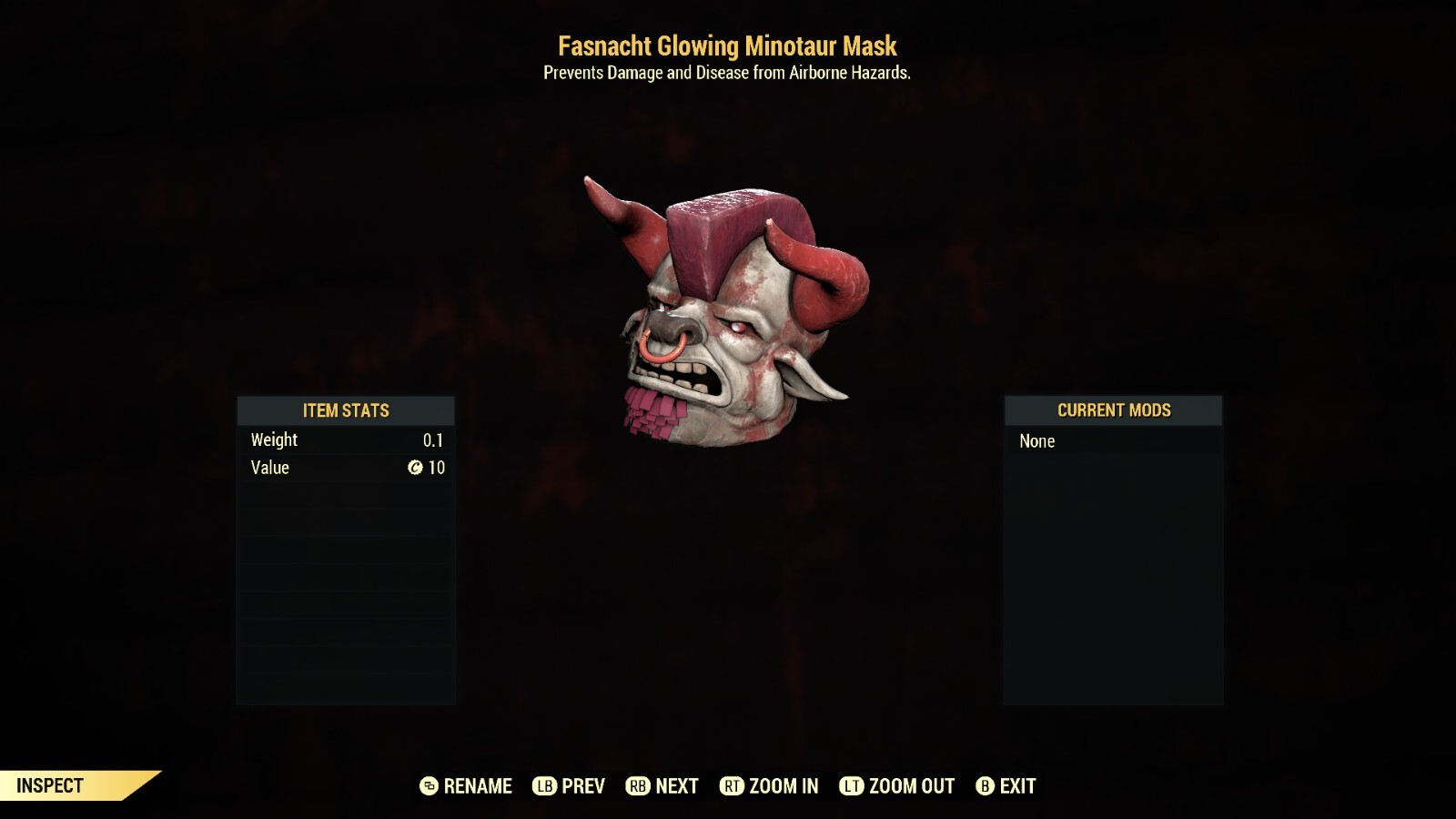Click the RENAME controller button icon
This screenshot has height=819, width=1456.
pyautogui.click(x=428, y=785)
